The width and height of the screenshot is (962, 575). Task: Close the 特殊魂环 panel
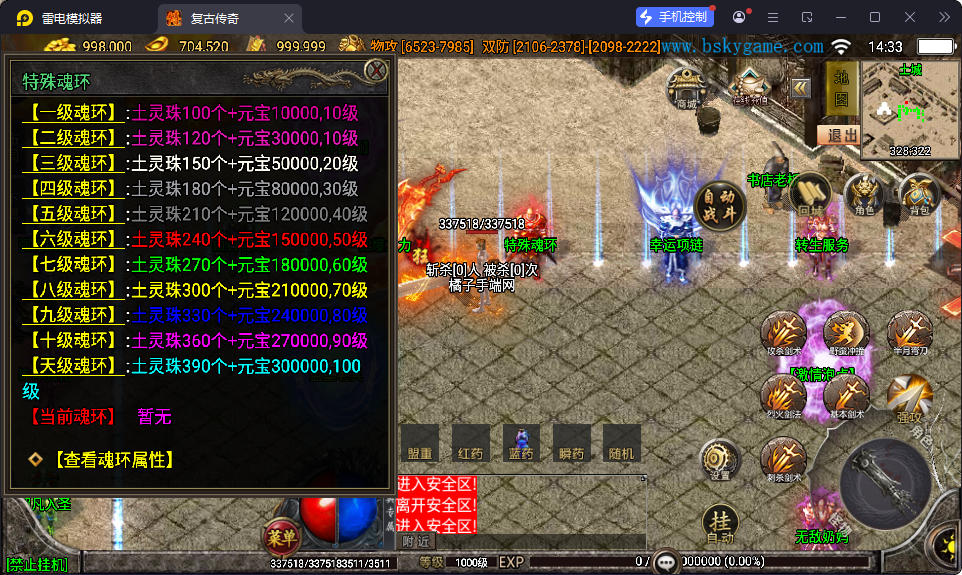(376, 70)
